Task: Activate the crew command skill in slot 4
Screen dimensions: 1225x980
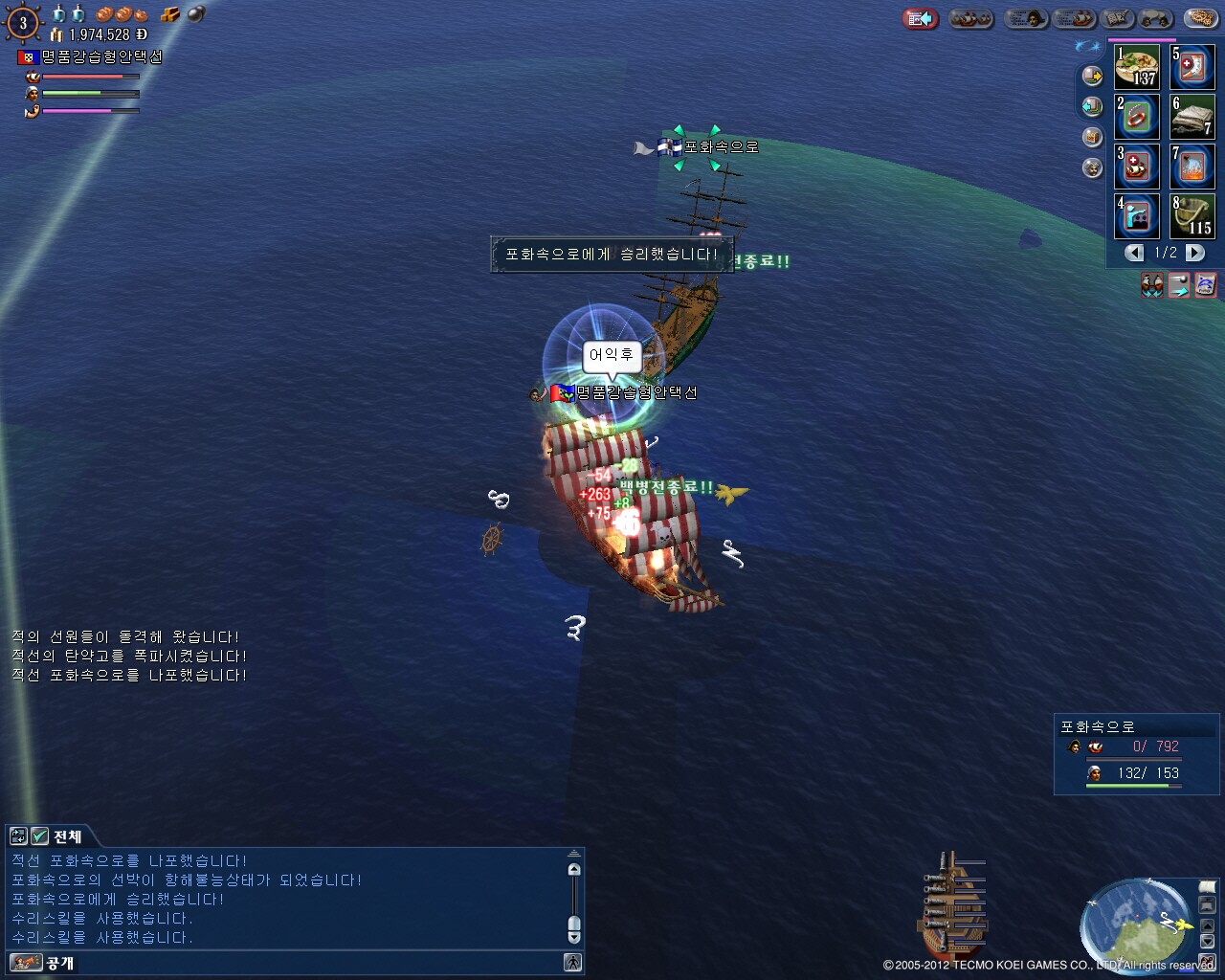Action: tap(1137, 216)
